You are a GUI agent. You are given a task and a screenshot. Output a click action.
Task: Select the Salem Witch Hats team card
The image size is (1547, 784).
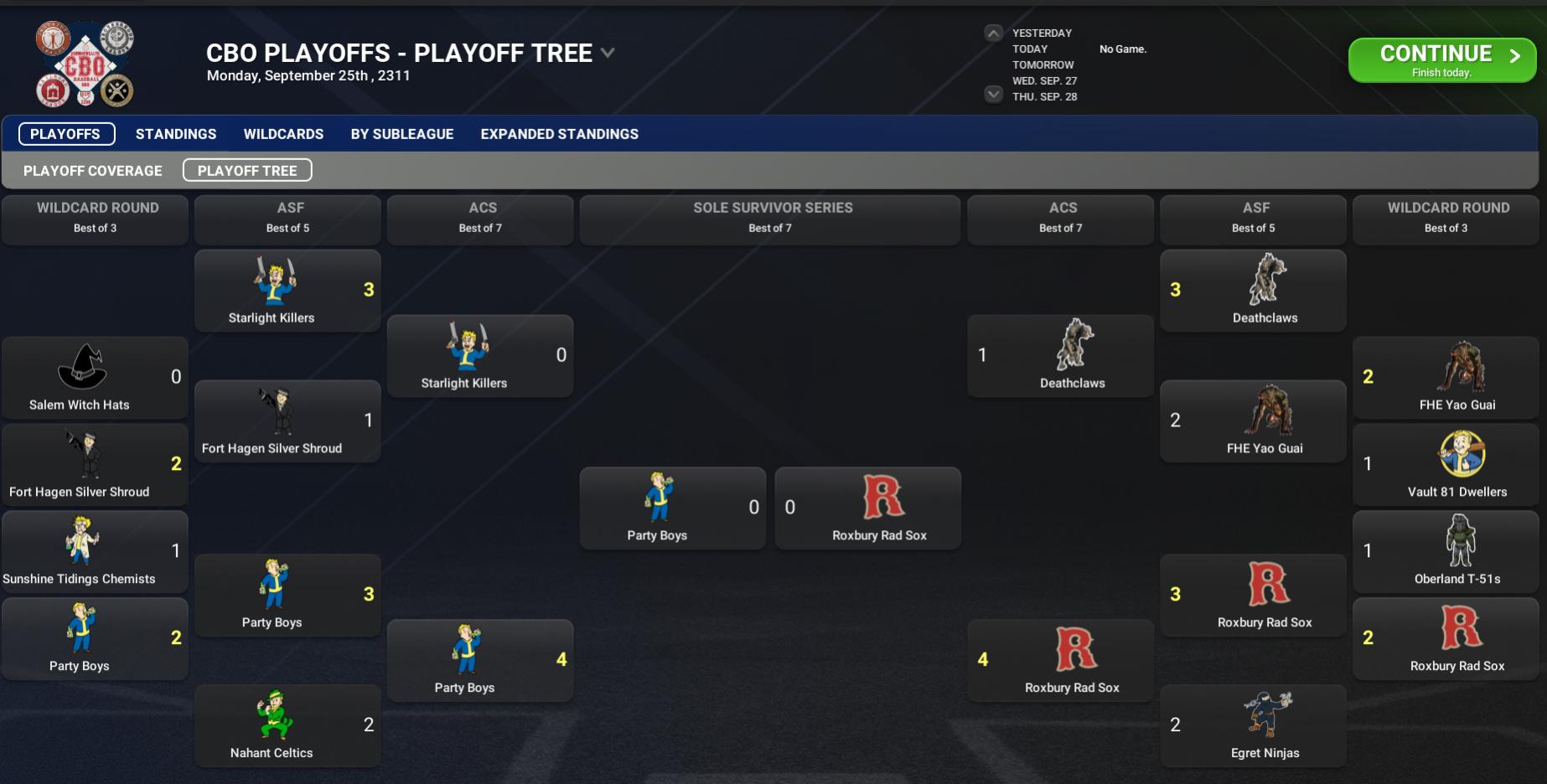(95, 378)
